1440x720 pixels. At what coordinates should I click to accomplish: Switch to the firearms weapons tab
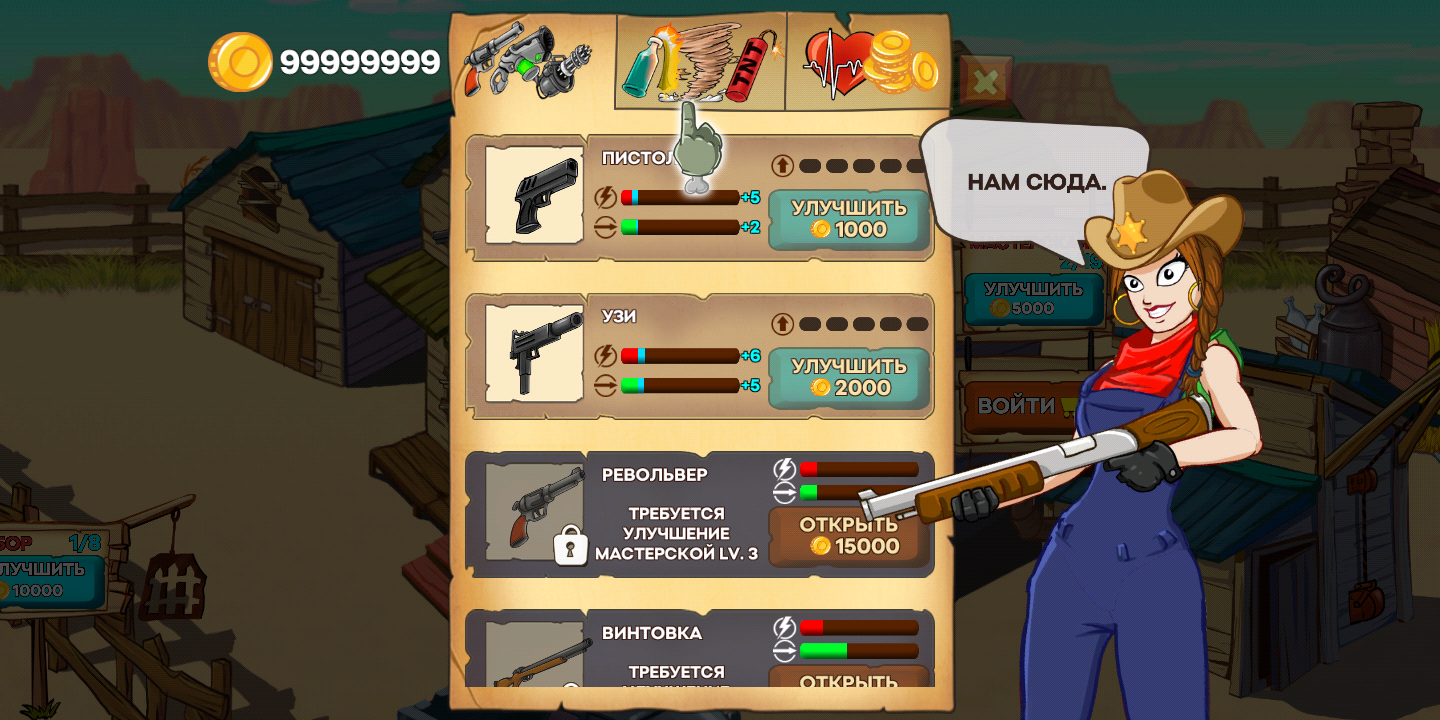(530, 62)
